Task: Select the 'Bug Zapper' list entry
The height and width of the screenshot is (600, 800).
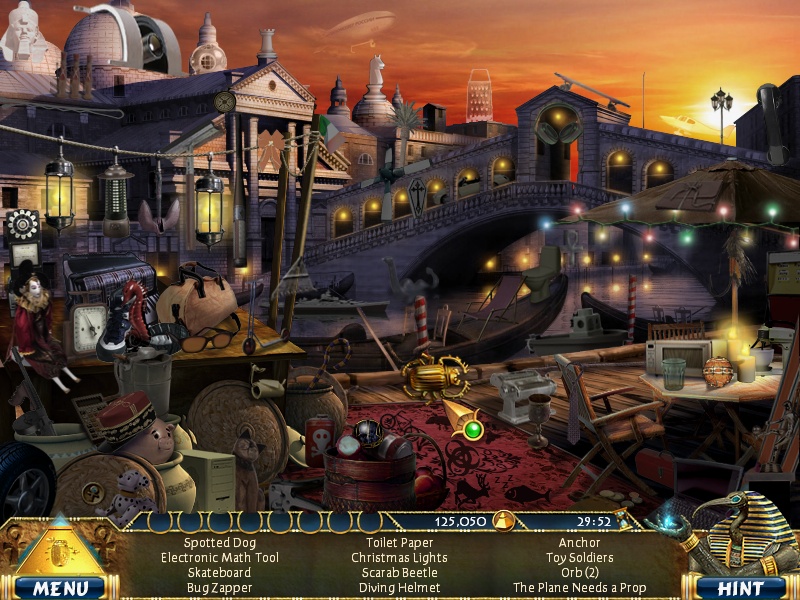Action: 219,588
